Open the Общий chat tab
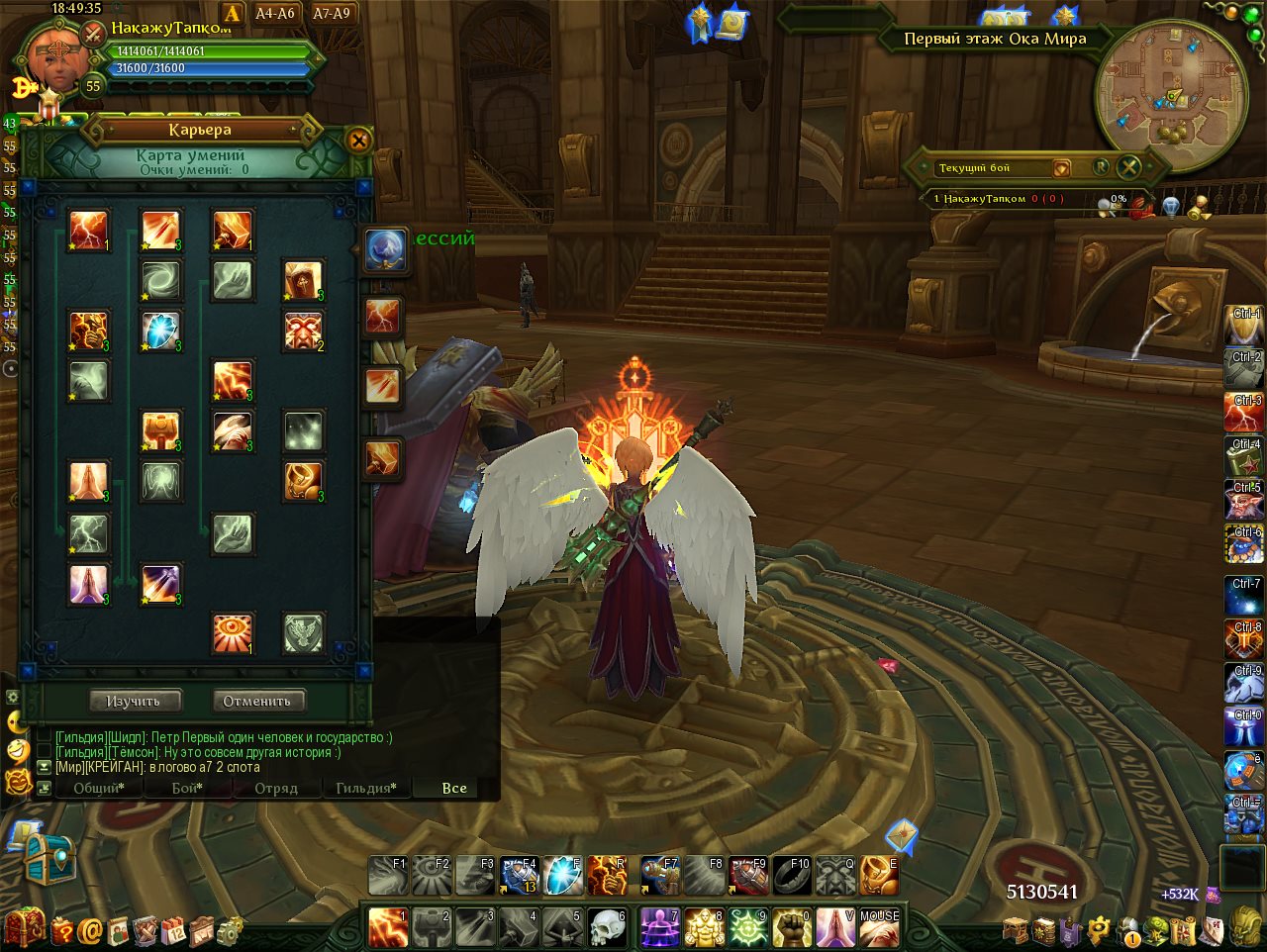 point(98,788)
